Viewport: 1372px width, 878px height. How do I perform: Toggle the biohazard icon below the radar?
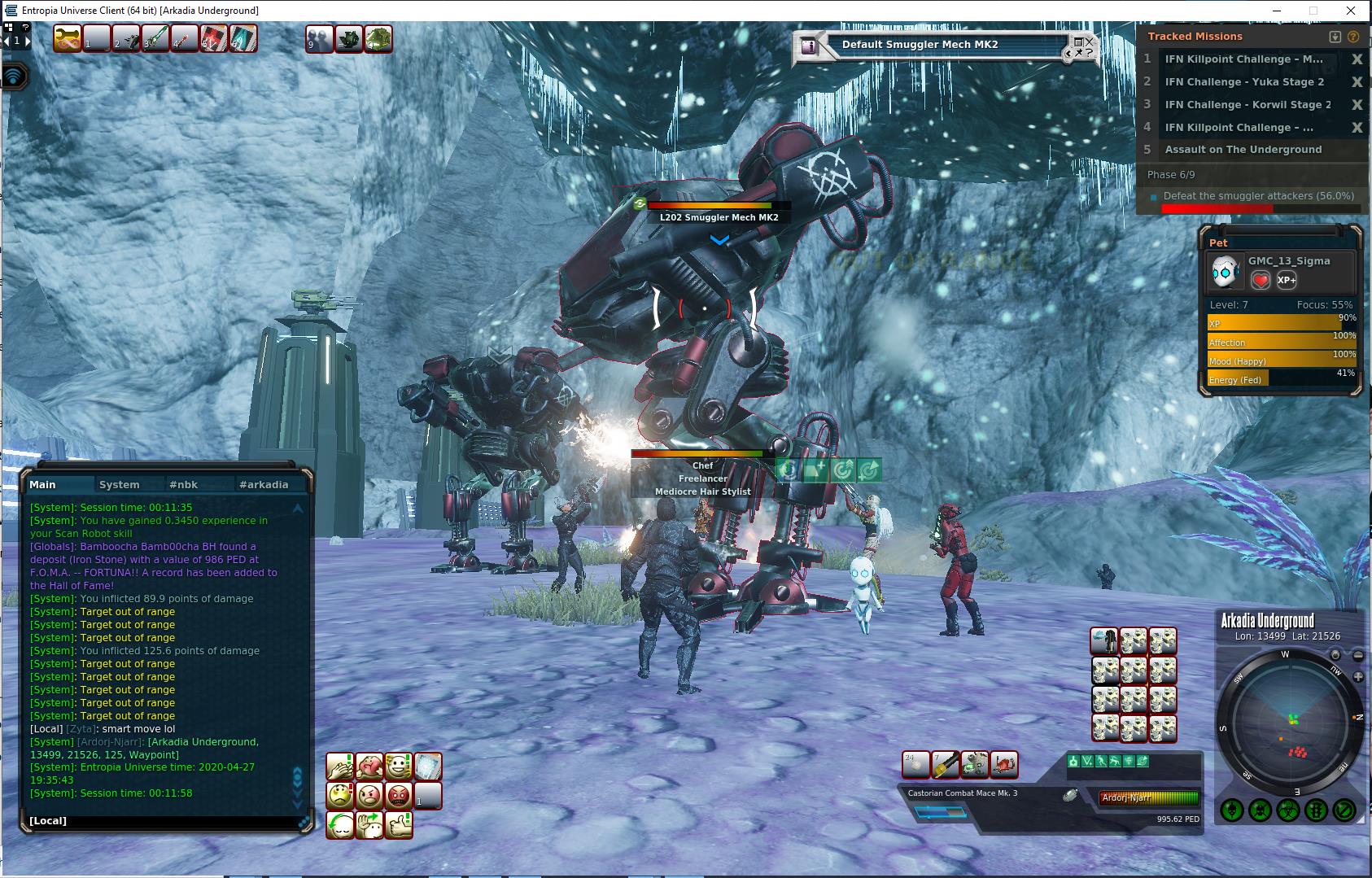[x=1287, y=810]
